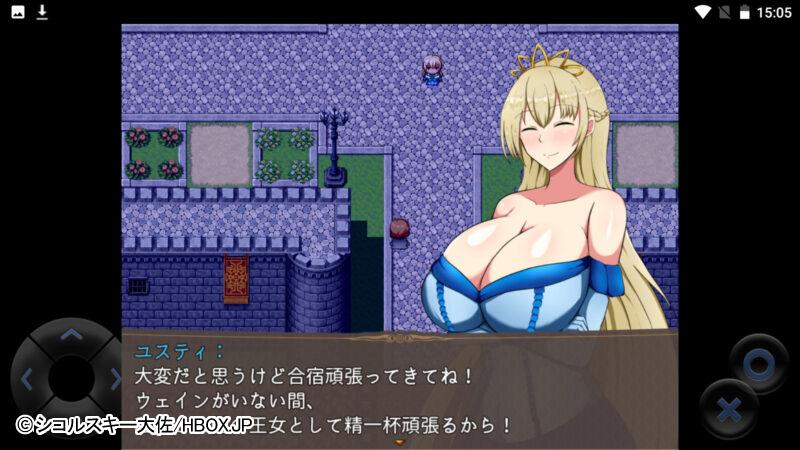Image resolution: width=800 pixels, height=450 pixels.
Task: Open the download notification in the status bar
Action: [x=42, y=12]
